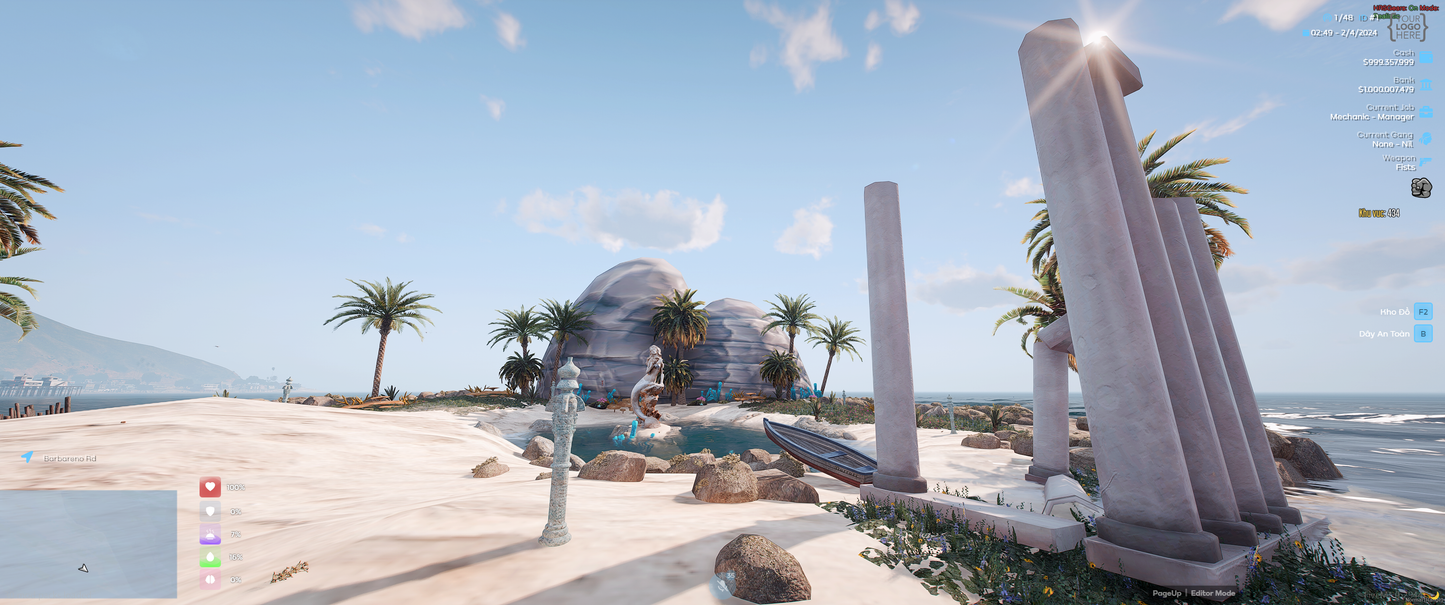Click the Current Gang icon
The image size is (1445, 605).
1426,139
